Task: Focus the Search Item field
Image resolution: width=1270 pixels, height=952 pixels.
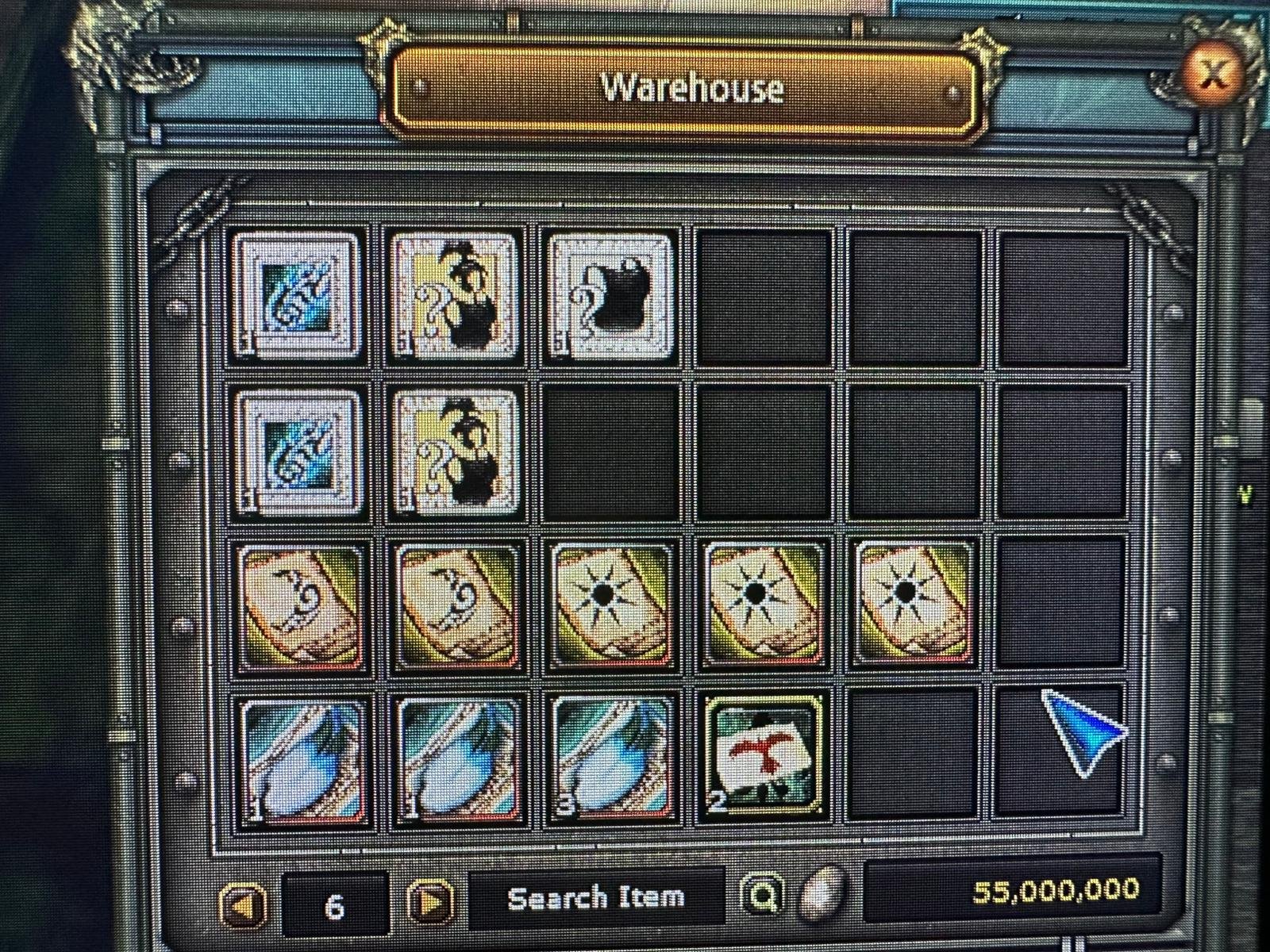Action: tap(595, 898)
